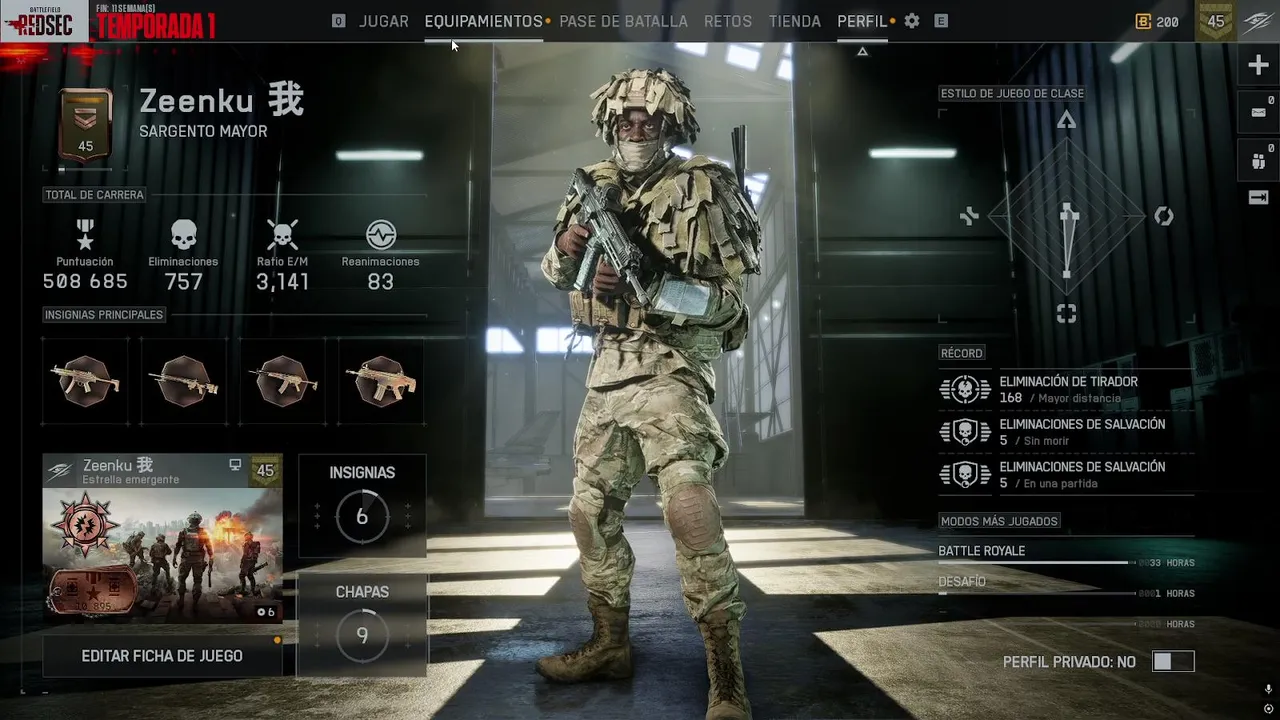Open settings via the gear icon
1280x720 pixels.
pos(912,21)
